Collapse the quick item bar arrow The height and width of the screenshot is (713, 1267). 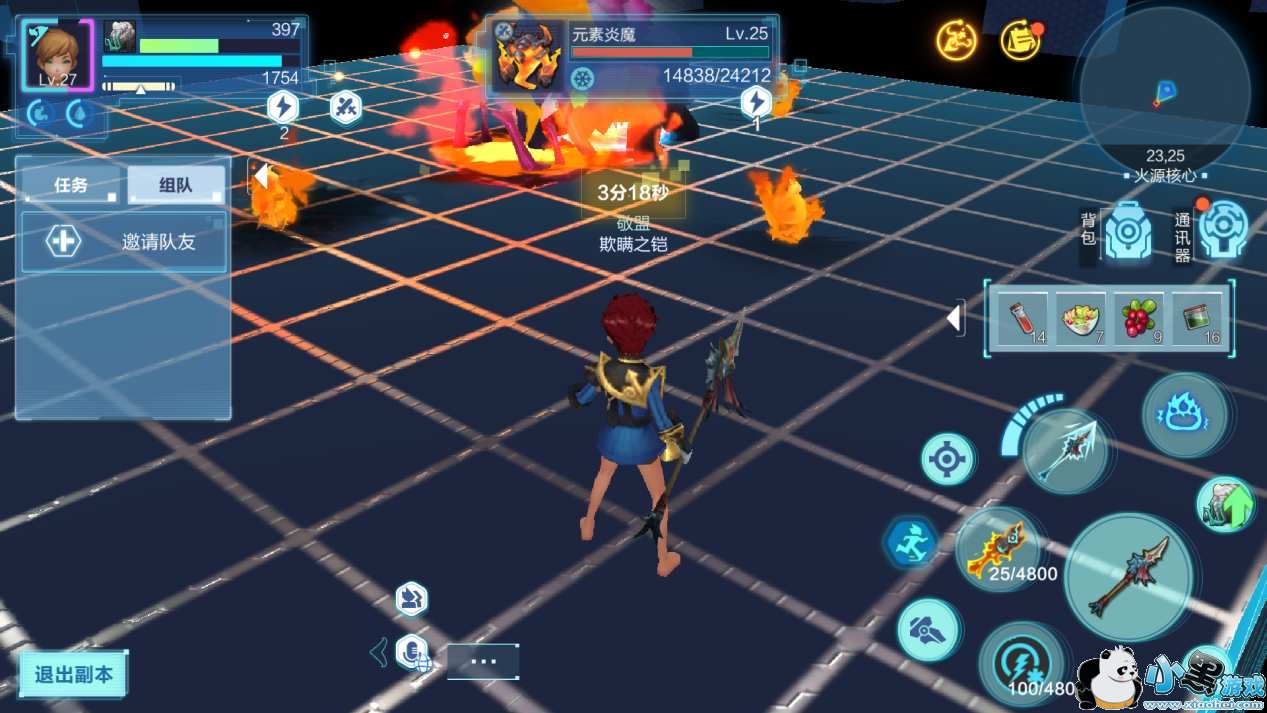tap(955, 319)
